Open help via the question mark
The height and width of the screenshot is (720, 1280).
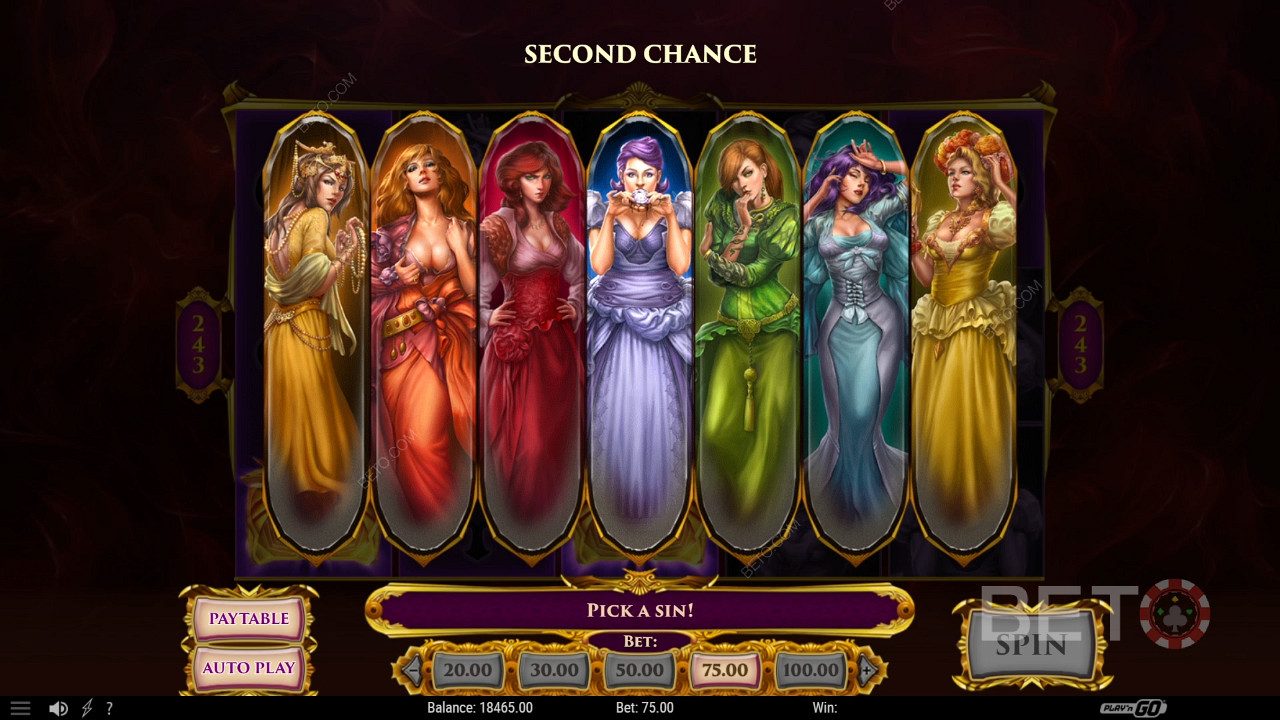click(109, 708)
